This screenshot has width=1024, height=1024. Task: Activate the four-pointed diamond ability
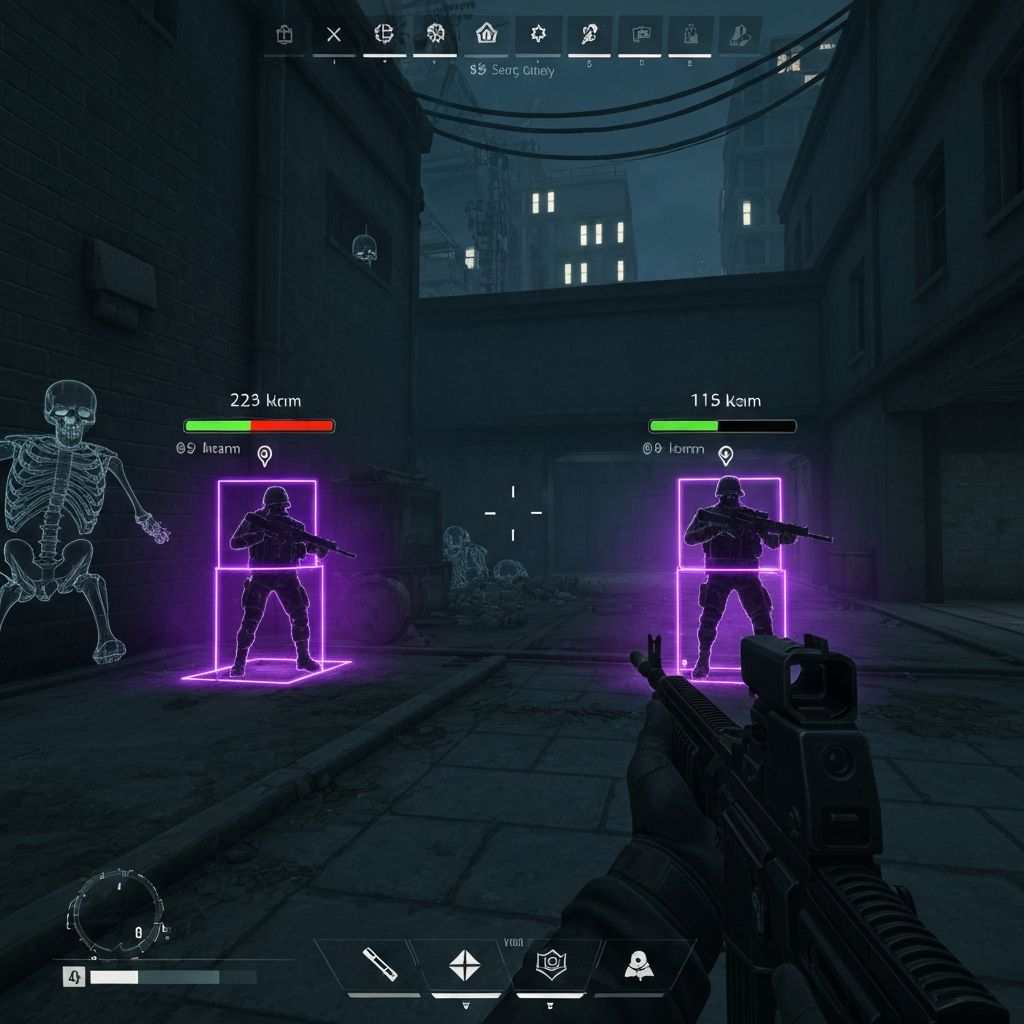[x=464, y=965]
